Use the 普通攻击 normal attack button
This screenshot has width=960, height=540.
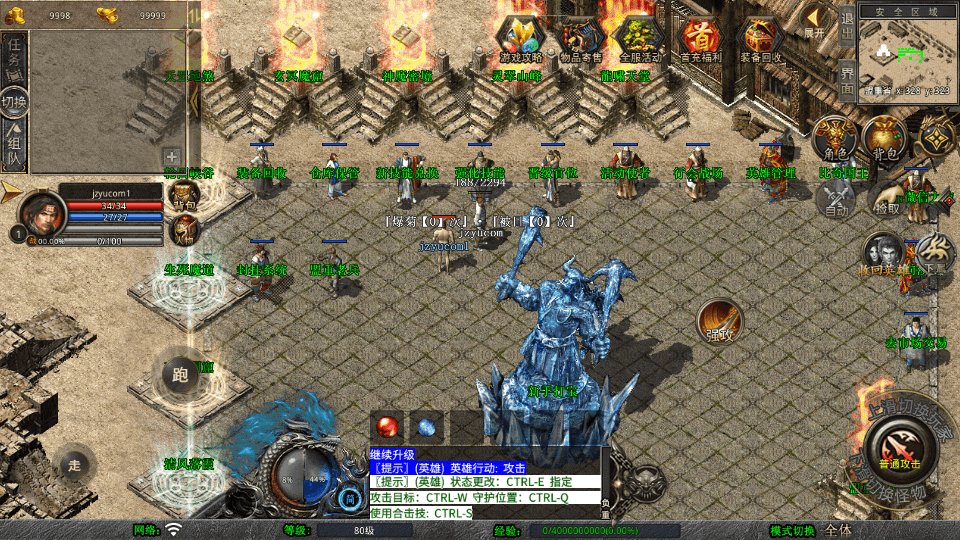[x=898, y=449]
